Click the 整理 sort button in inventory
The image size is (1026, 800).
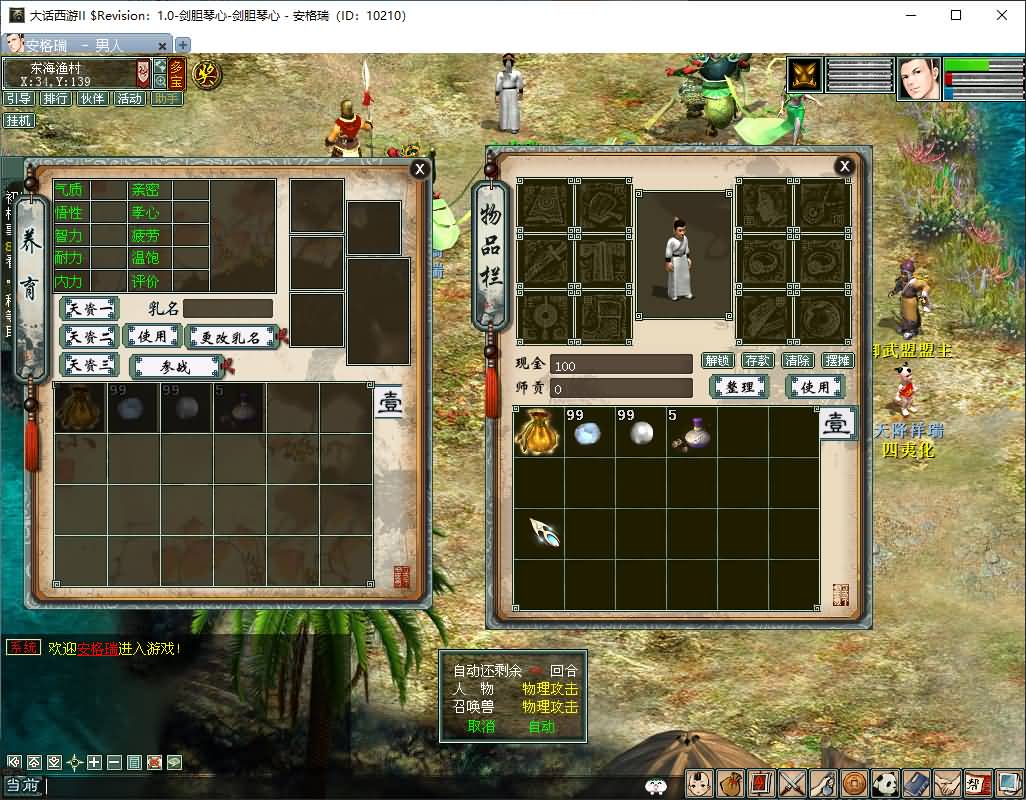click(x=739, y=387)
